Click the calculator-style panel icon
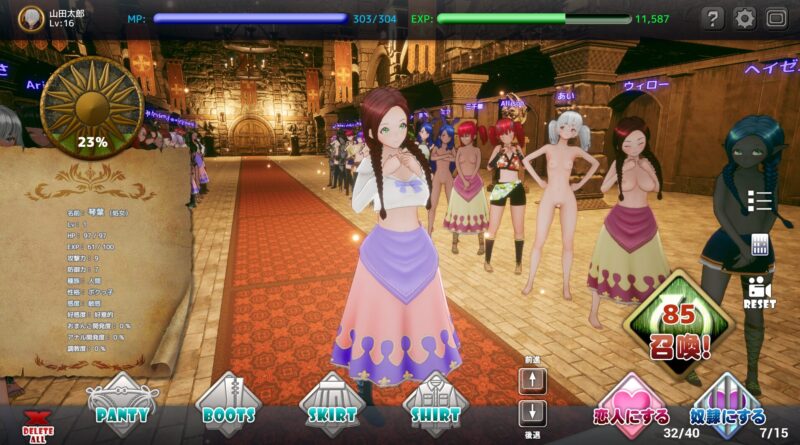Viewport: 800px width, 445px height. (760, 245)
